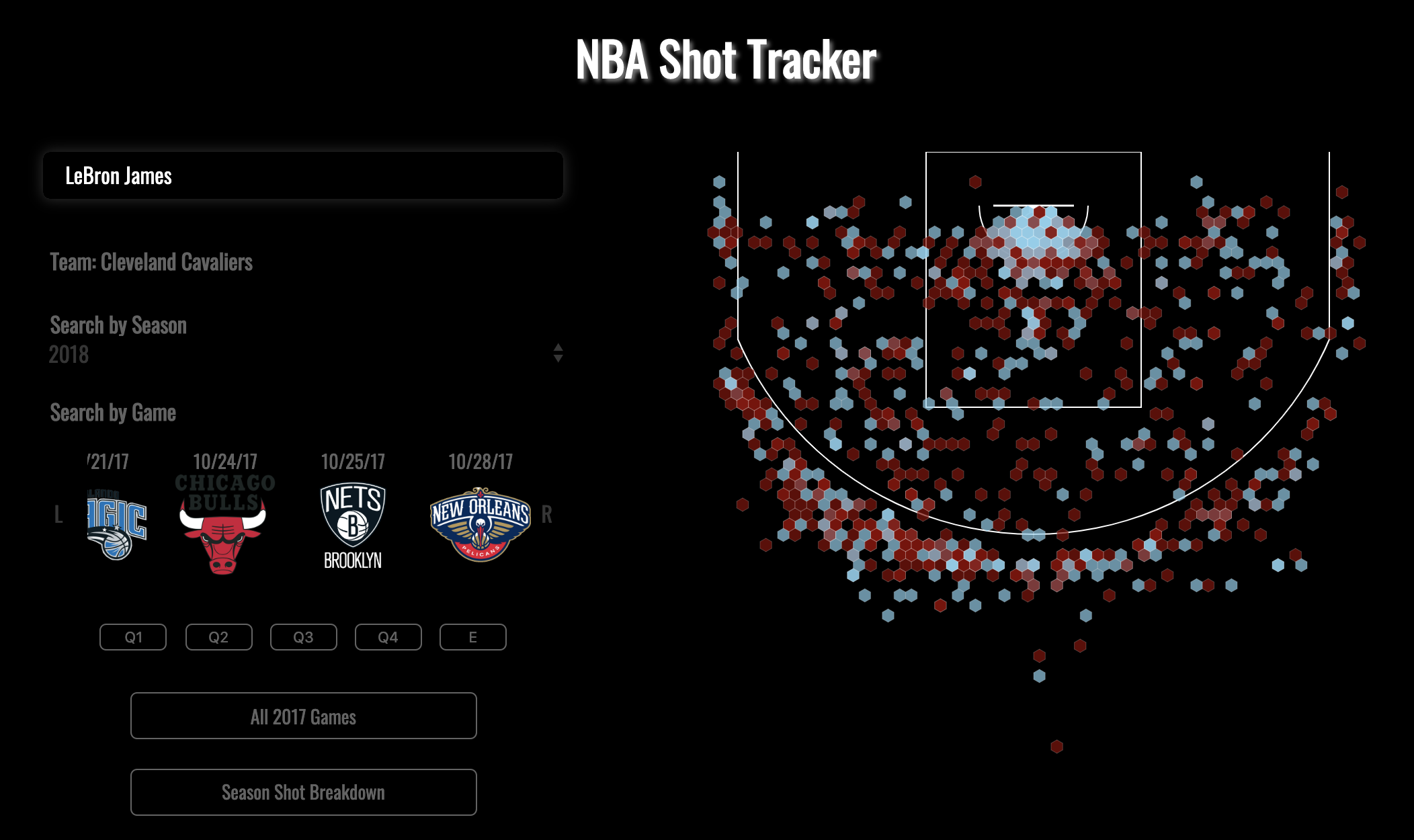Open the Season Shot Breakdown

click(x=304, y=792)
